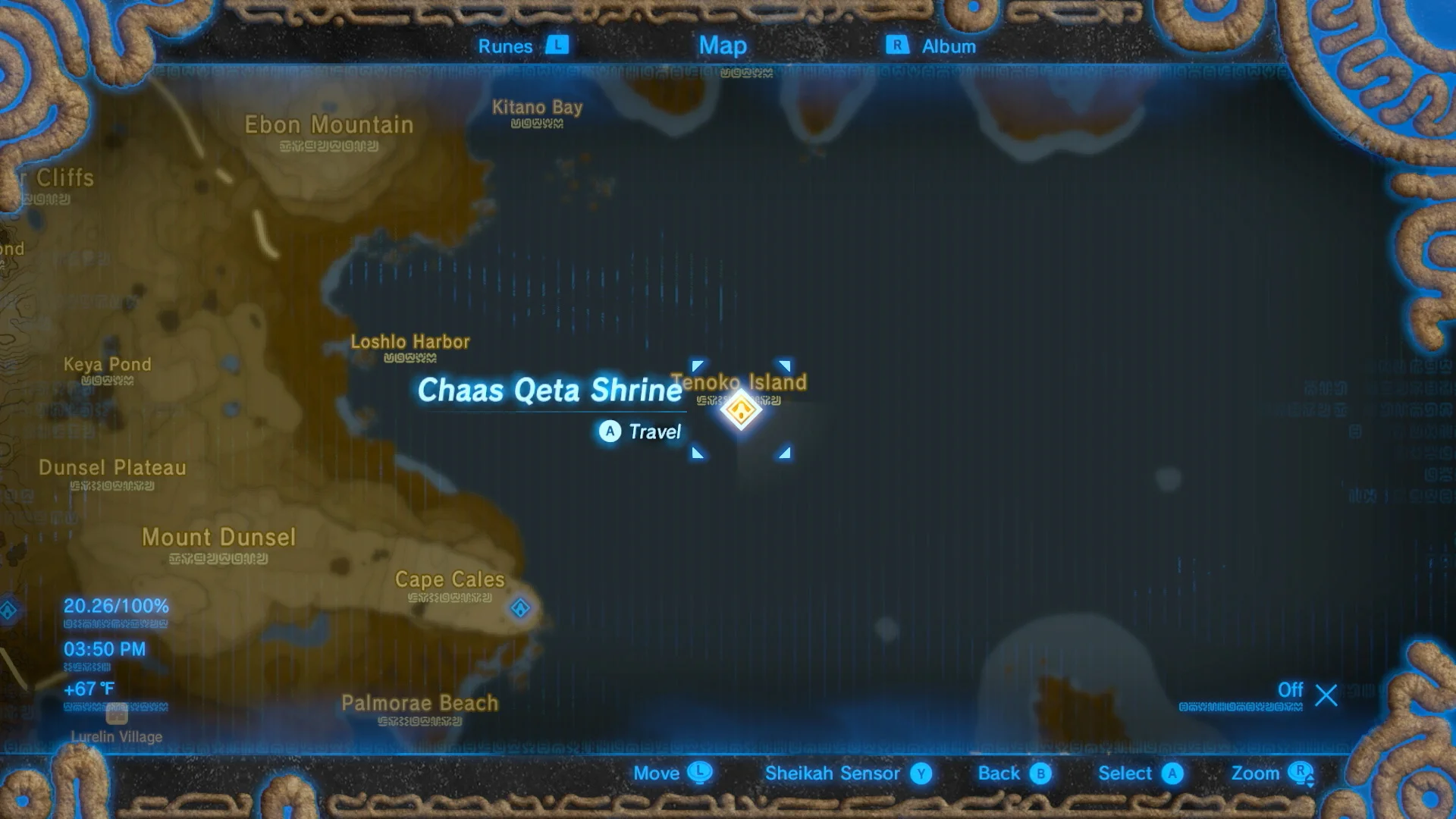This screenshot has height=819, width=1456.
Task: Click the Lurelin Village marker icon
Action: (x=115, y=714)
